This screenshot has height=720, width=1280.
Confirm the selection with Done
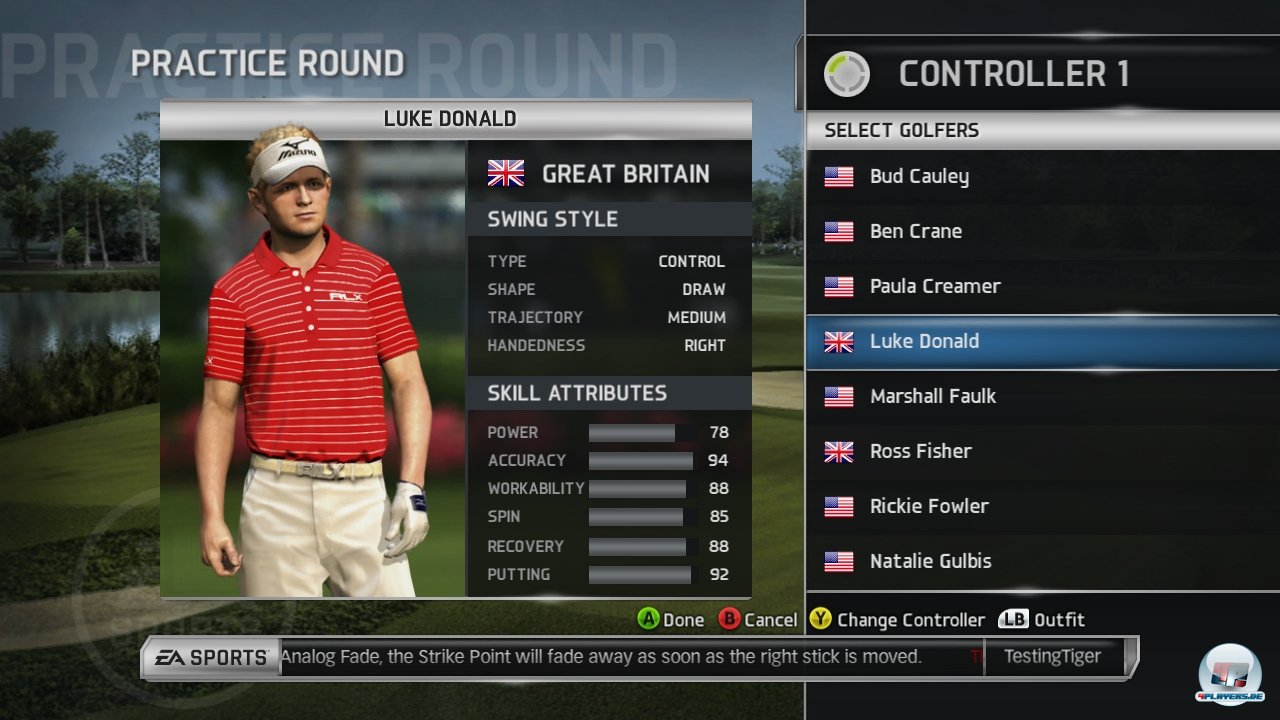tap(671, 620)
